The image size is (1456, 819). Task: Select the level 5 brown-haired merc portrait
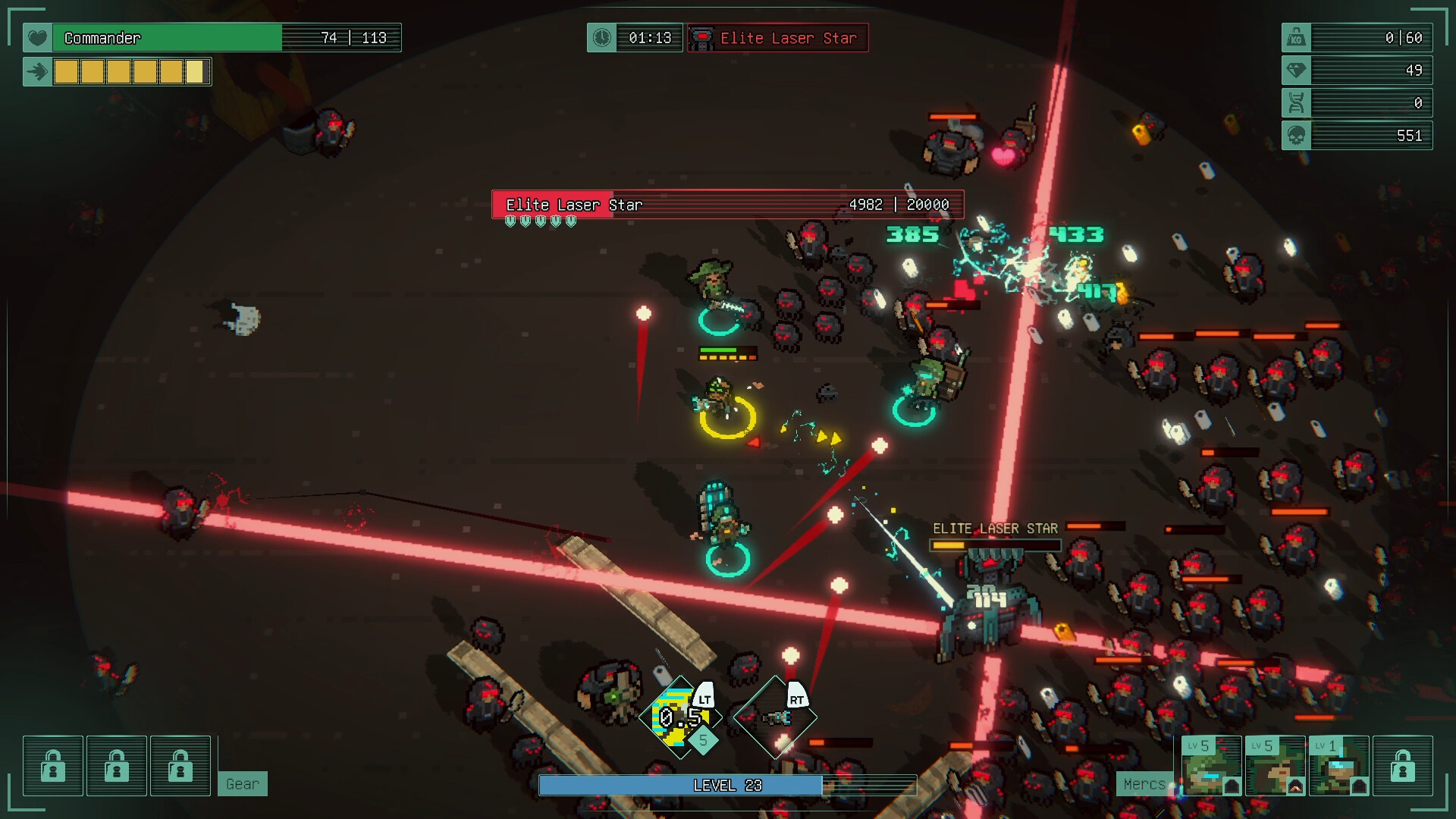(x=1275, y=765)
